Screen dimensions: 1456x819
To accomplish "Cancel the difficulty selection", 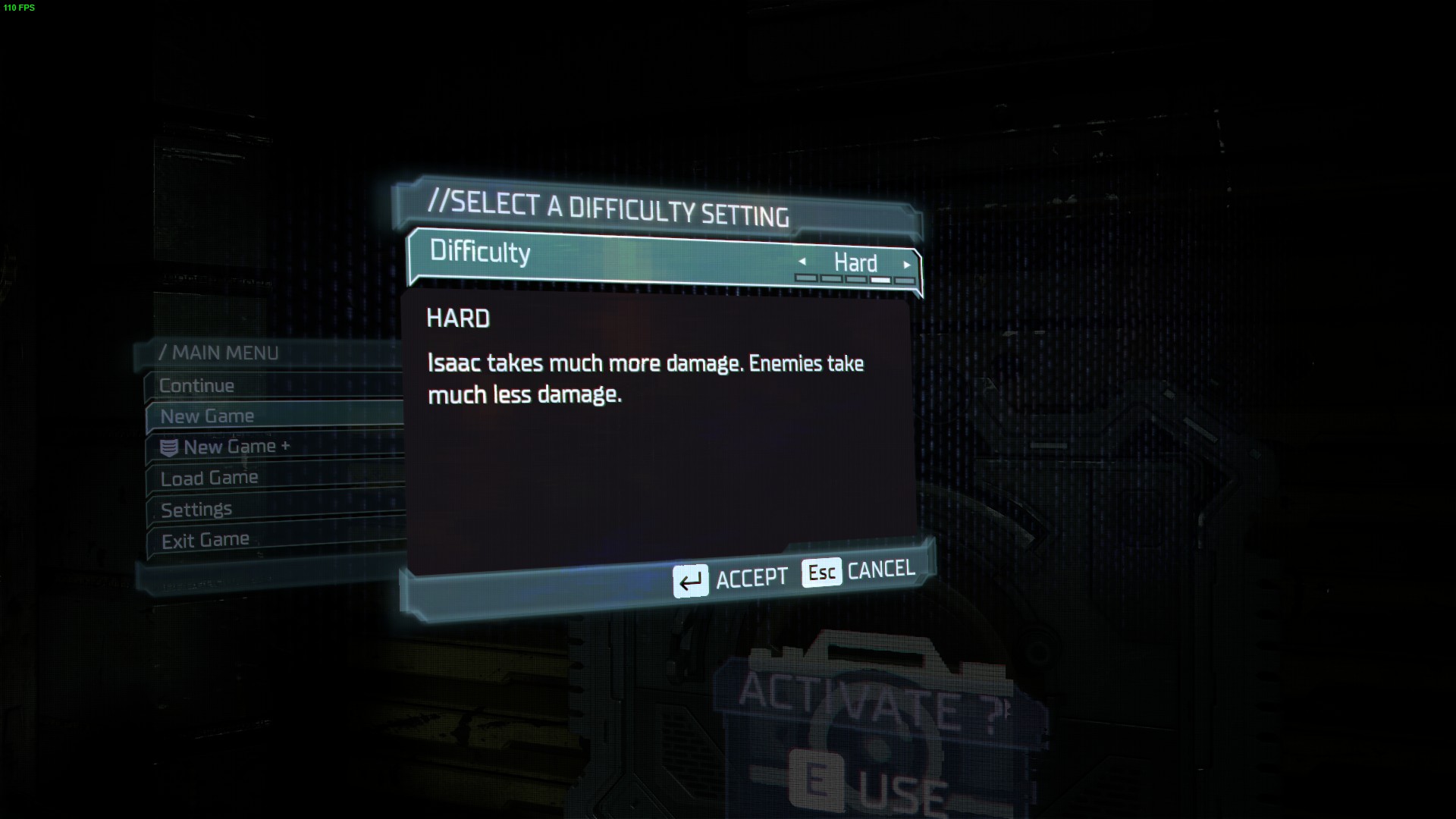I will pos(858,571).
